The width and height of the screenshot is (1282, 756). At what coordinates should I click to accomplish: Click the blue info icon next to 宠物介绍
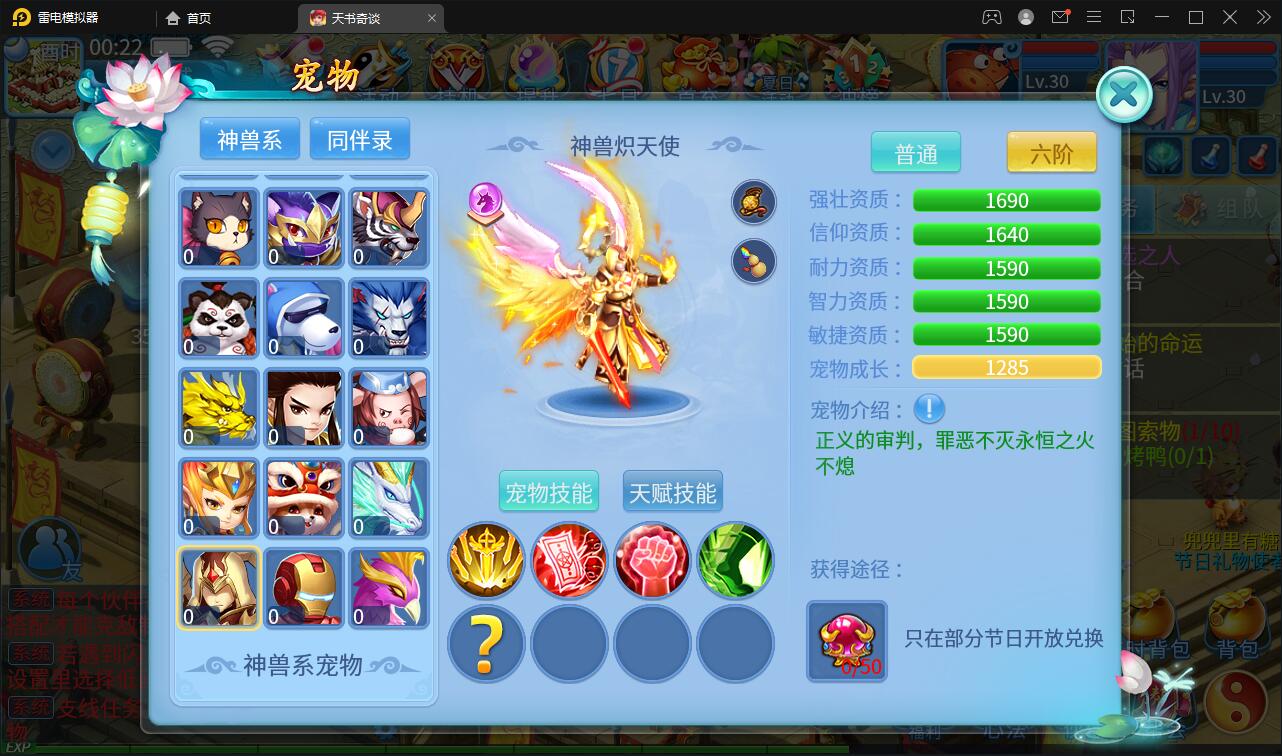coord(928,409)
